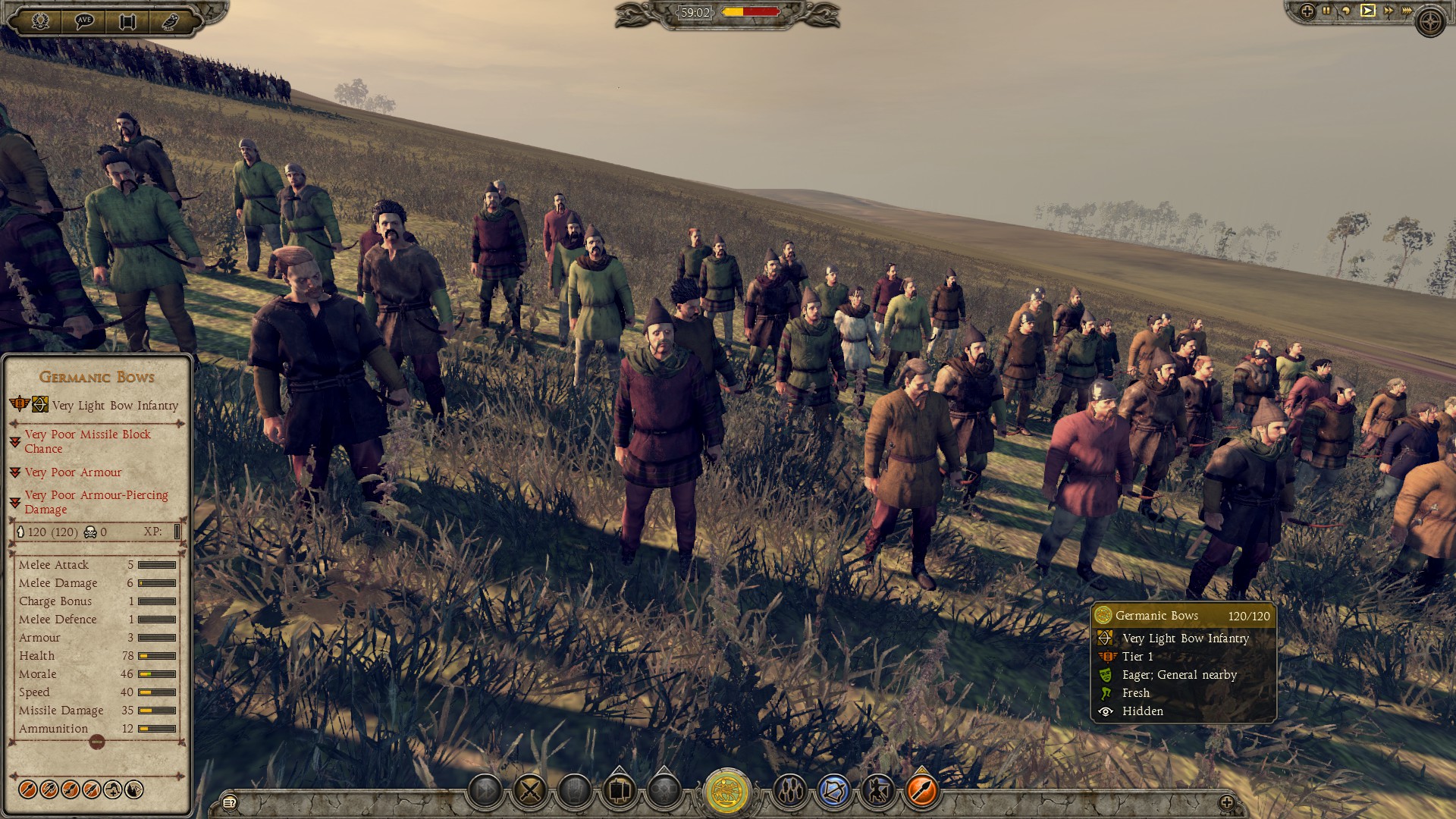Pause the battle
This screenshot has height=819, width=1456.
click(1326, 11)
